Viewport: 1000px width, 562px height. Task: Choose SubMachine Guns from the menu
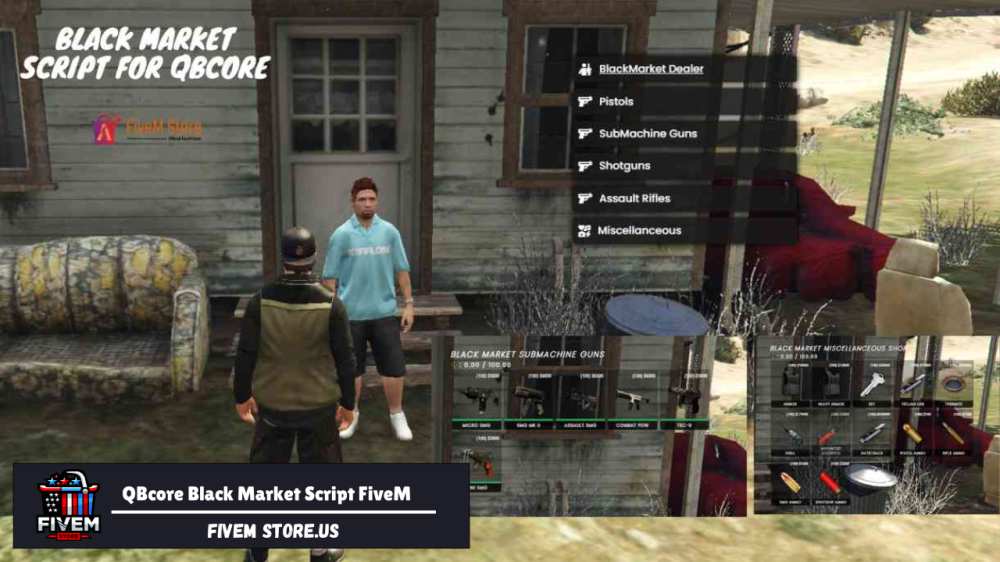[647, 133]
